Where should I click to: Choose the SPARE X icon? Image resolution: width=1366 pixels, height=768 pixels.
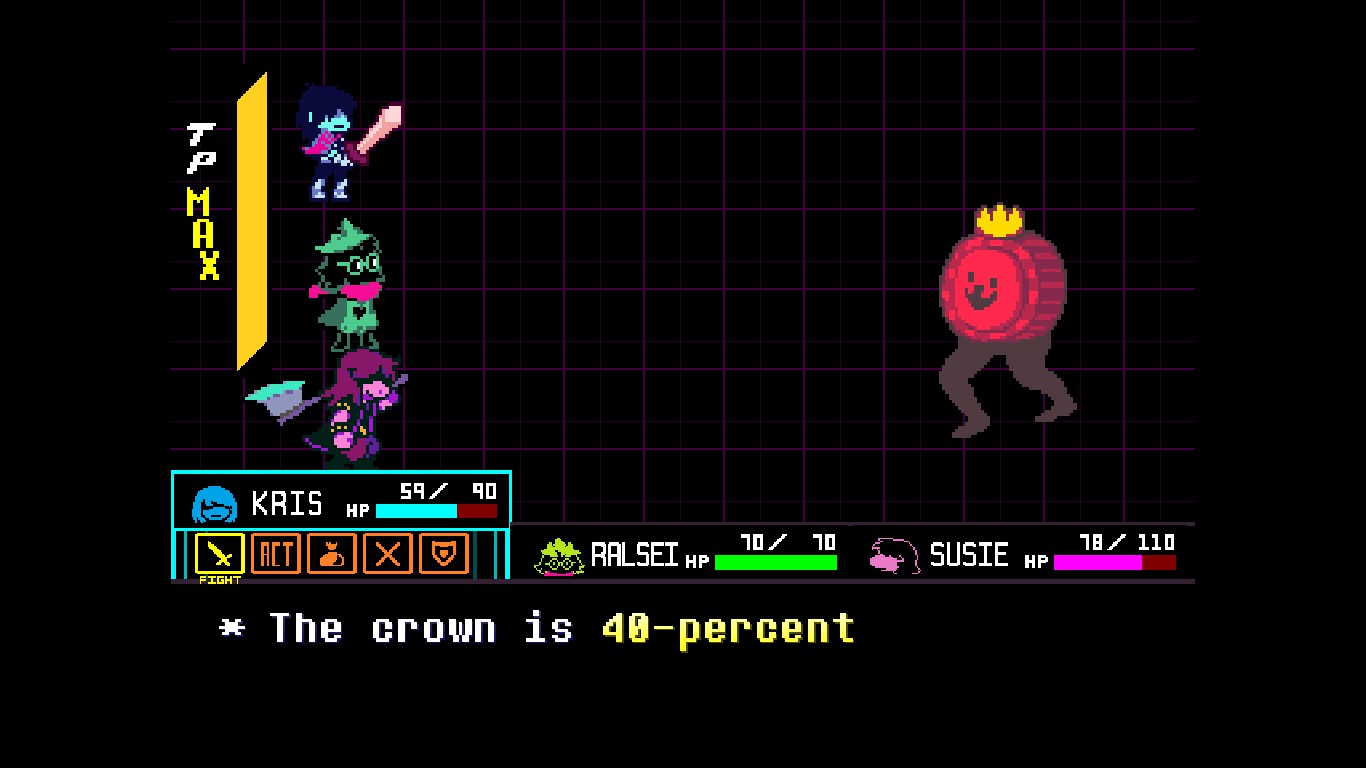(x=387, y=554)
